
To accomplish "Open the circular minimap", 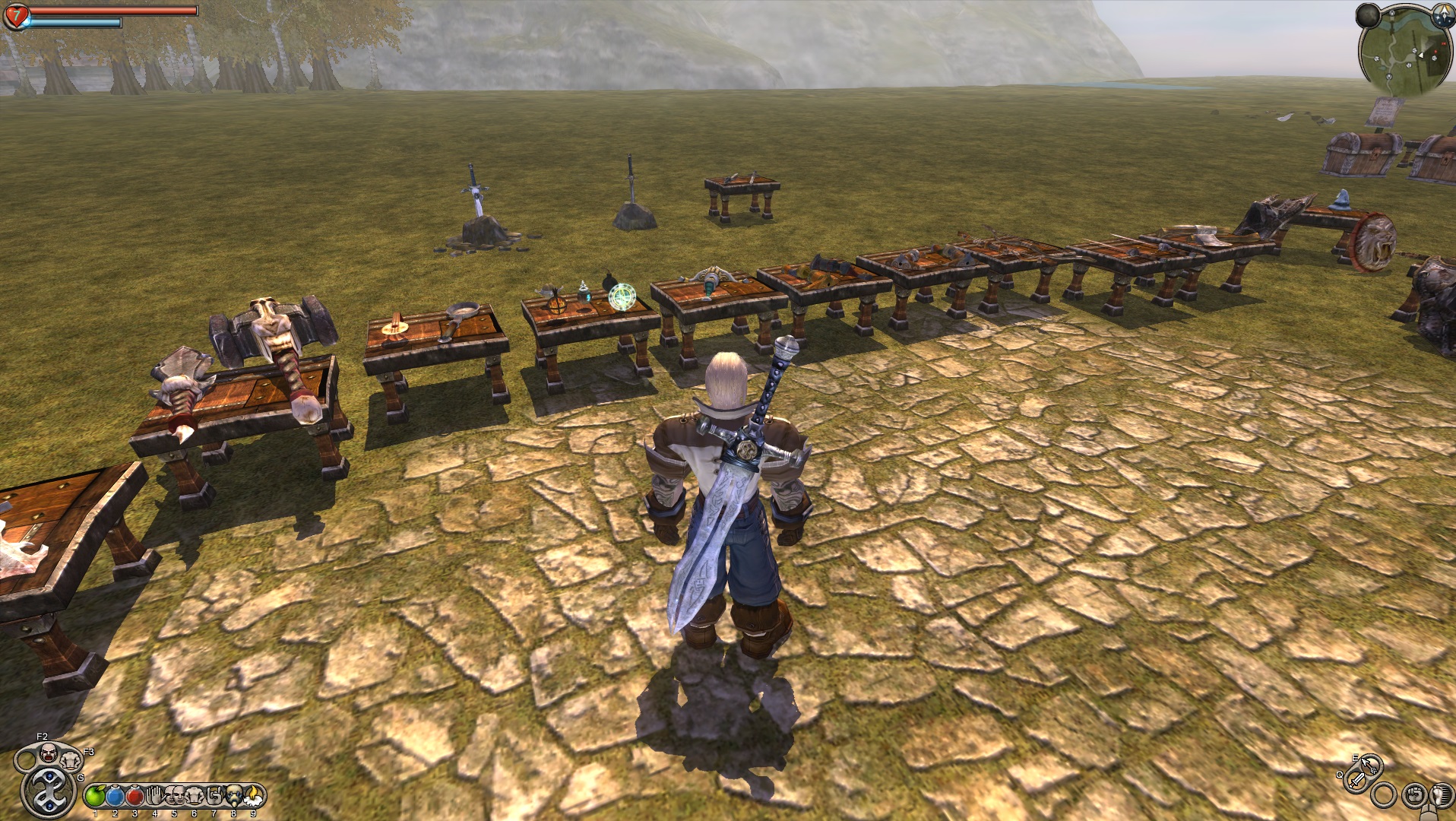I will (1404, 53).
